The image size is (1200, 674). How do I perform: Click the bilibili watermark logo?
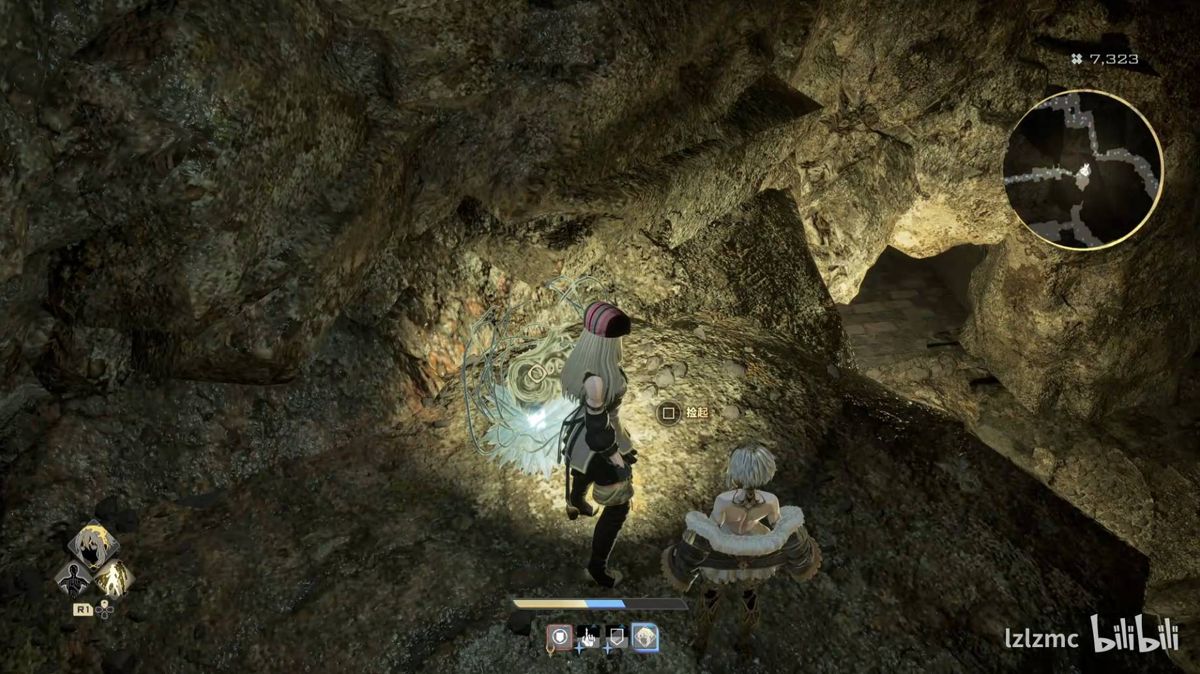pos(1134,635)
